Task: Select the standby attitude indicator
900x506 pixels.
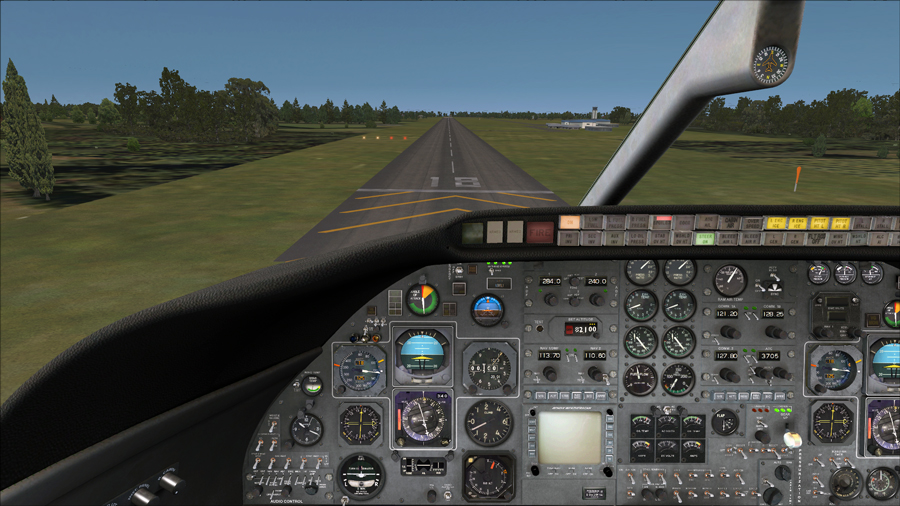Action: [x=488, y=309]
